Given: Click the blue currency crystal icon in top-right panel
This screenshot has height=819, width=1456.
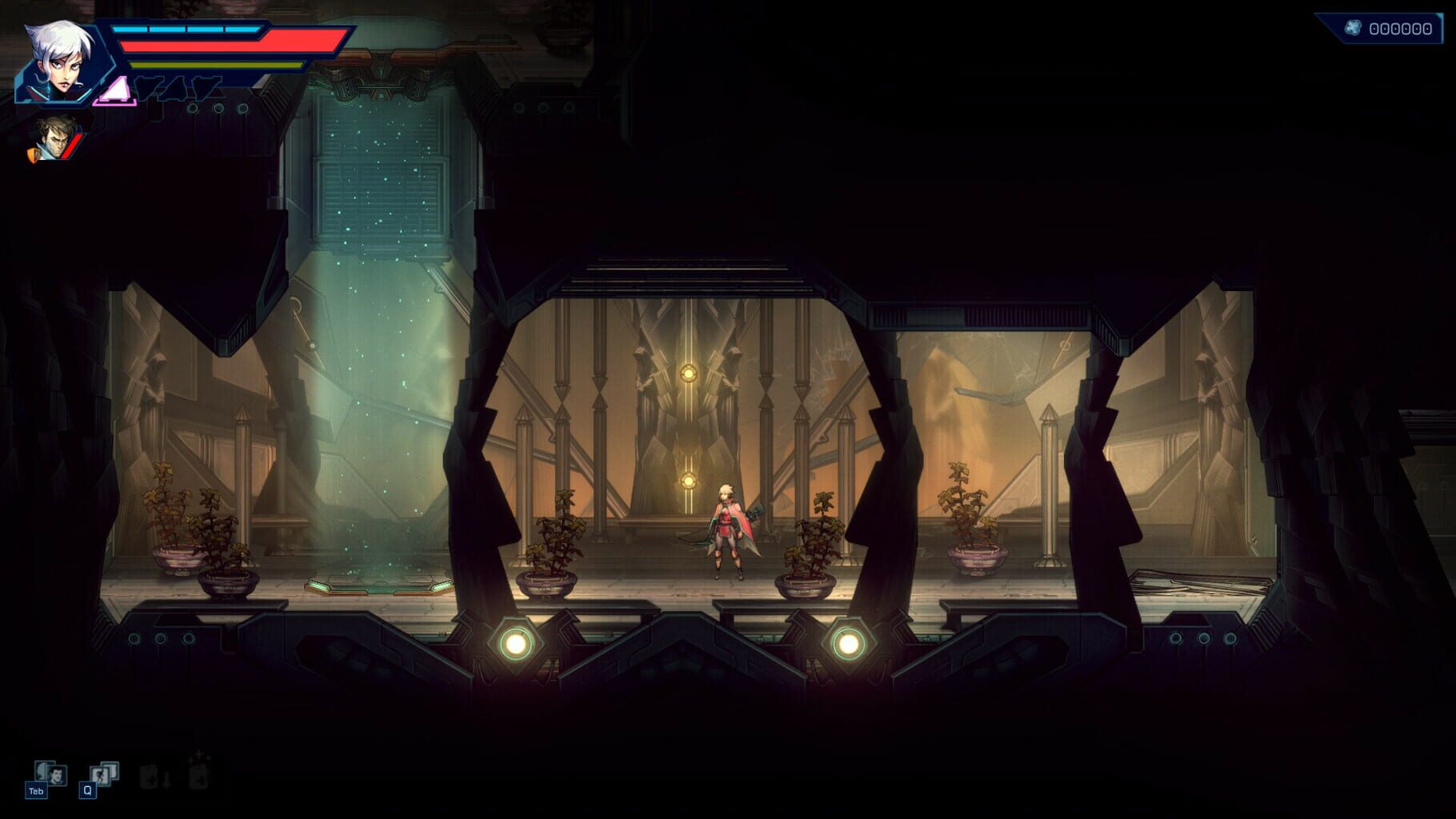Looking at the screenshot, I should tap(1354, 27).
